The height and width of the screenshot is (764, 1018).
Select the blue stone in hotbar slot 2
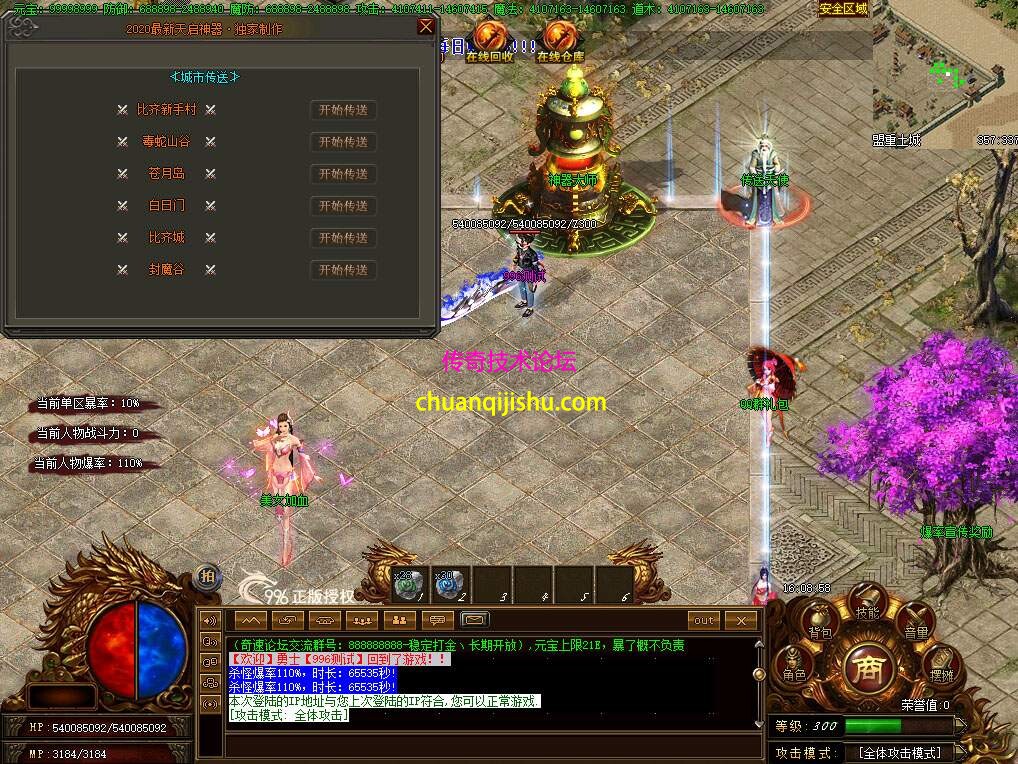(x=451, y=585)
